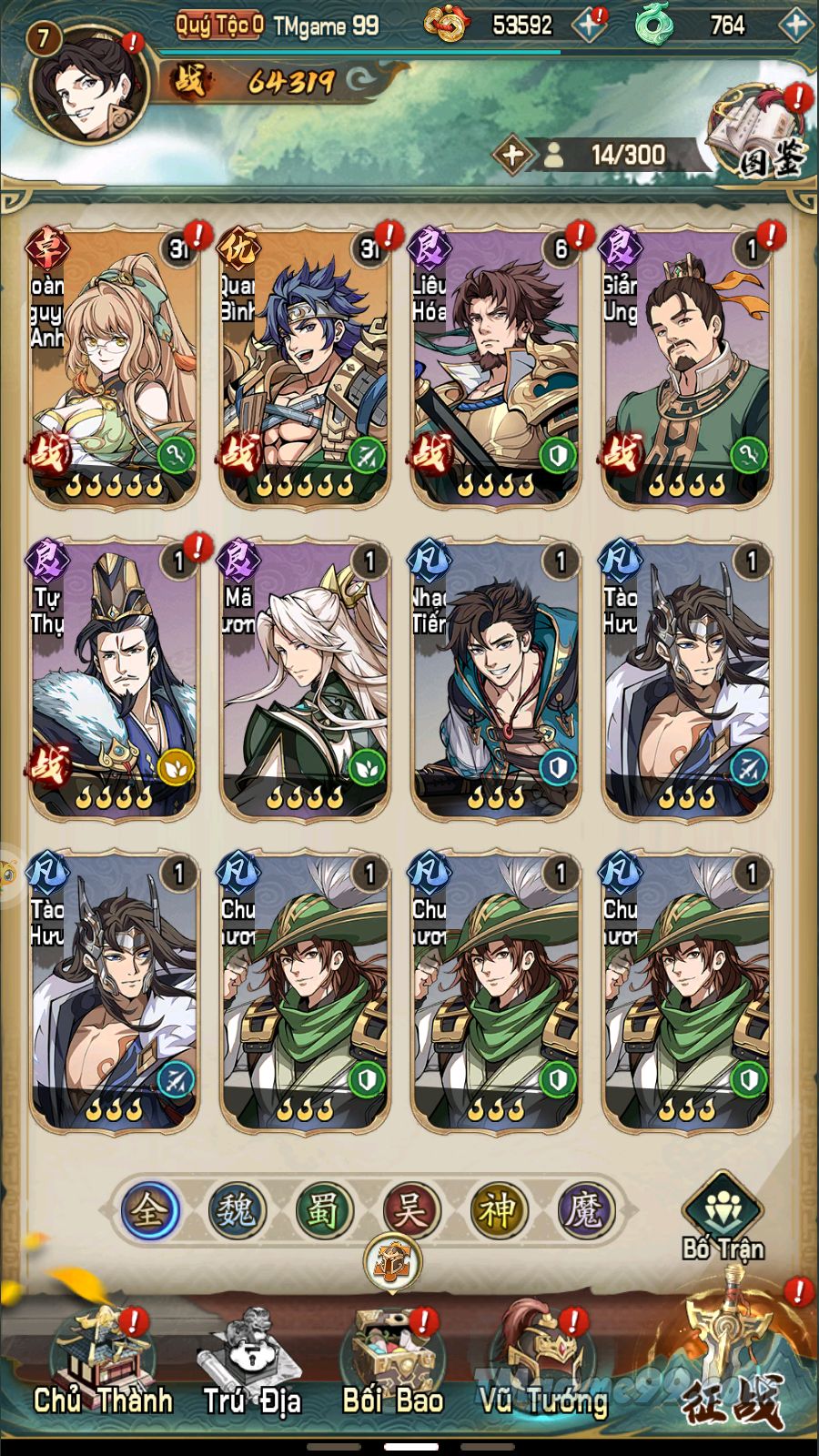Select the white-haired Mã hero card
819x1456 pixels.
click(x=305, y=678)
